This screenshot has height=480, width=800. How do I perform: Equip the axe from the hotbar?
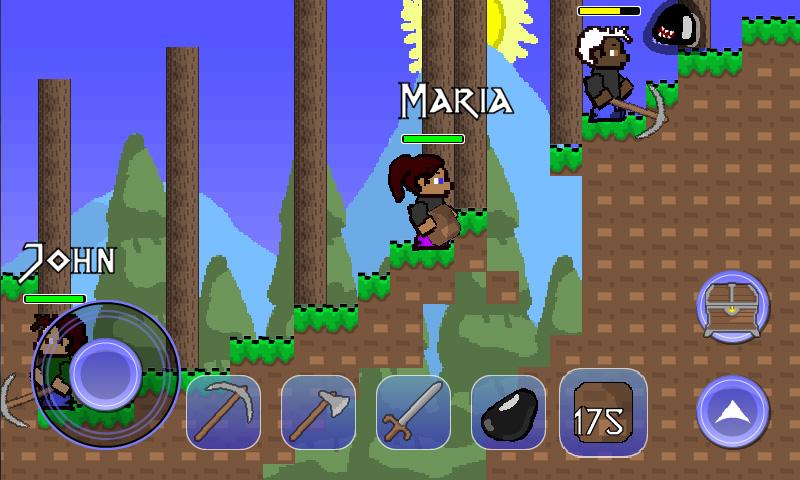tap(318, 411)
